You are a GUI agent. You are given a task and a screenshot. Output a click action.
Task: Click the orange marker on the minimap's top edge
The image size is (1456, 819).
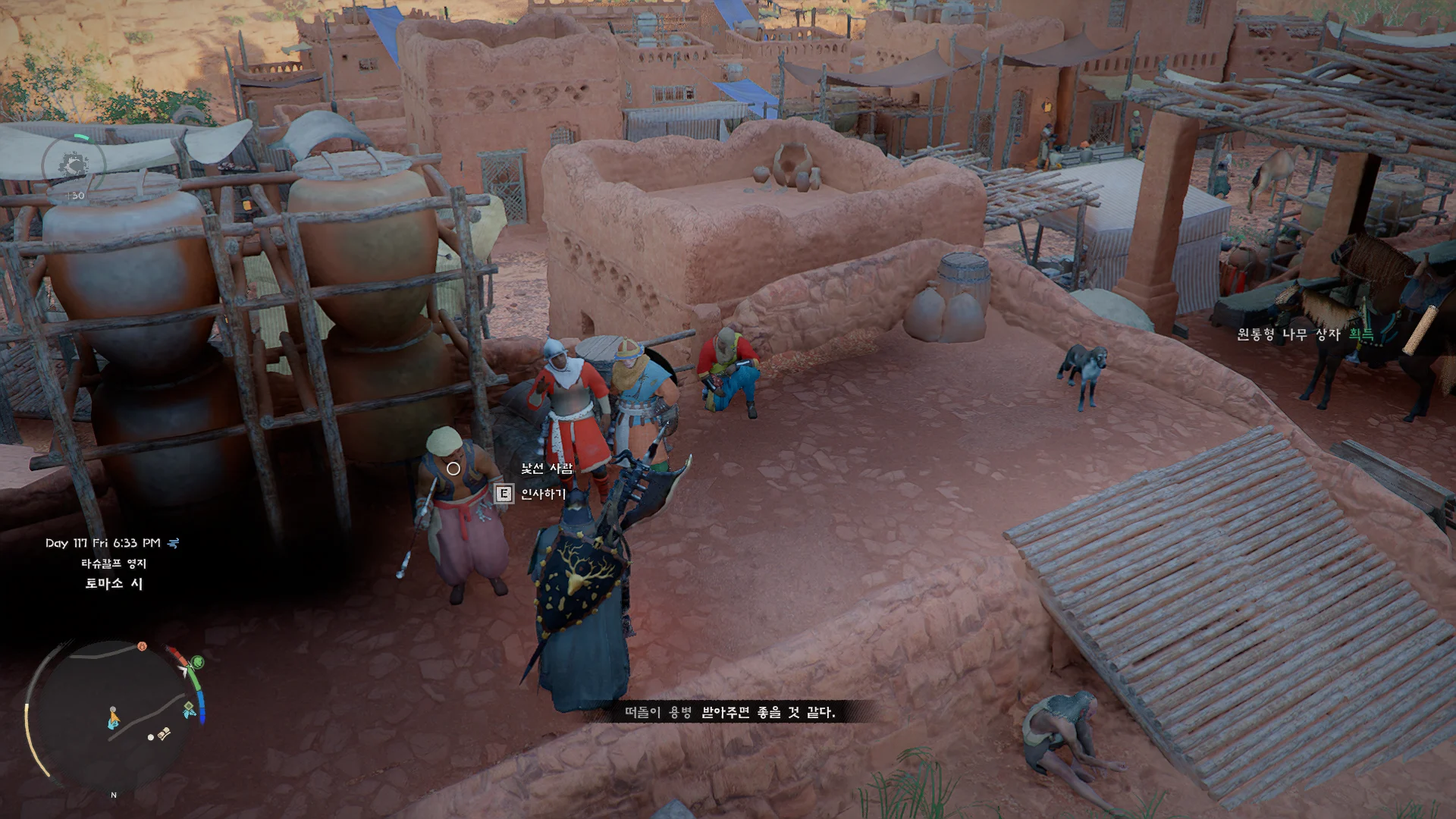coord(142,646)
